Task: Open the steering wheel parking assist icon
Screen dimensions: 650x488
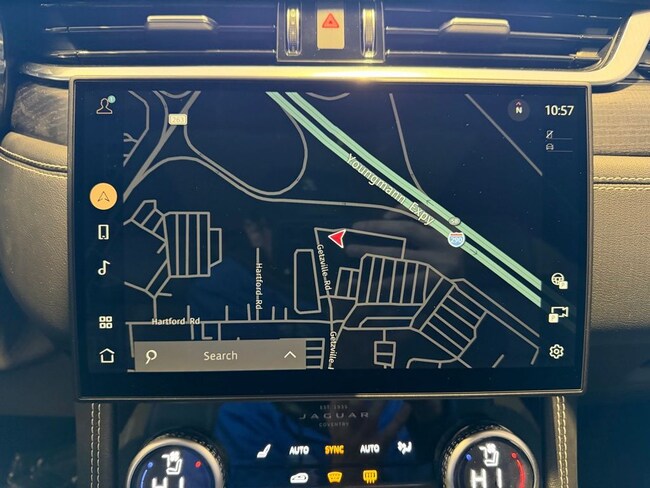Action: coord(558,282)
